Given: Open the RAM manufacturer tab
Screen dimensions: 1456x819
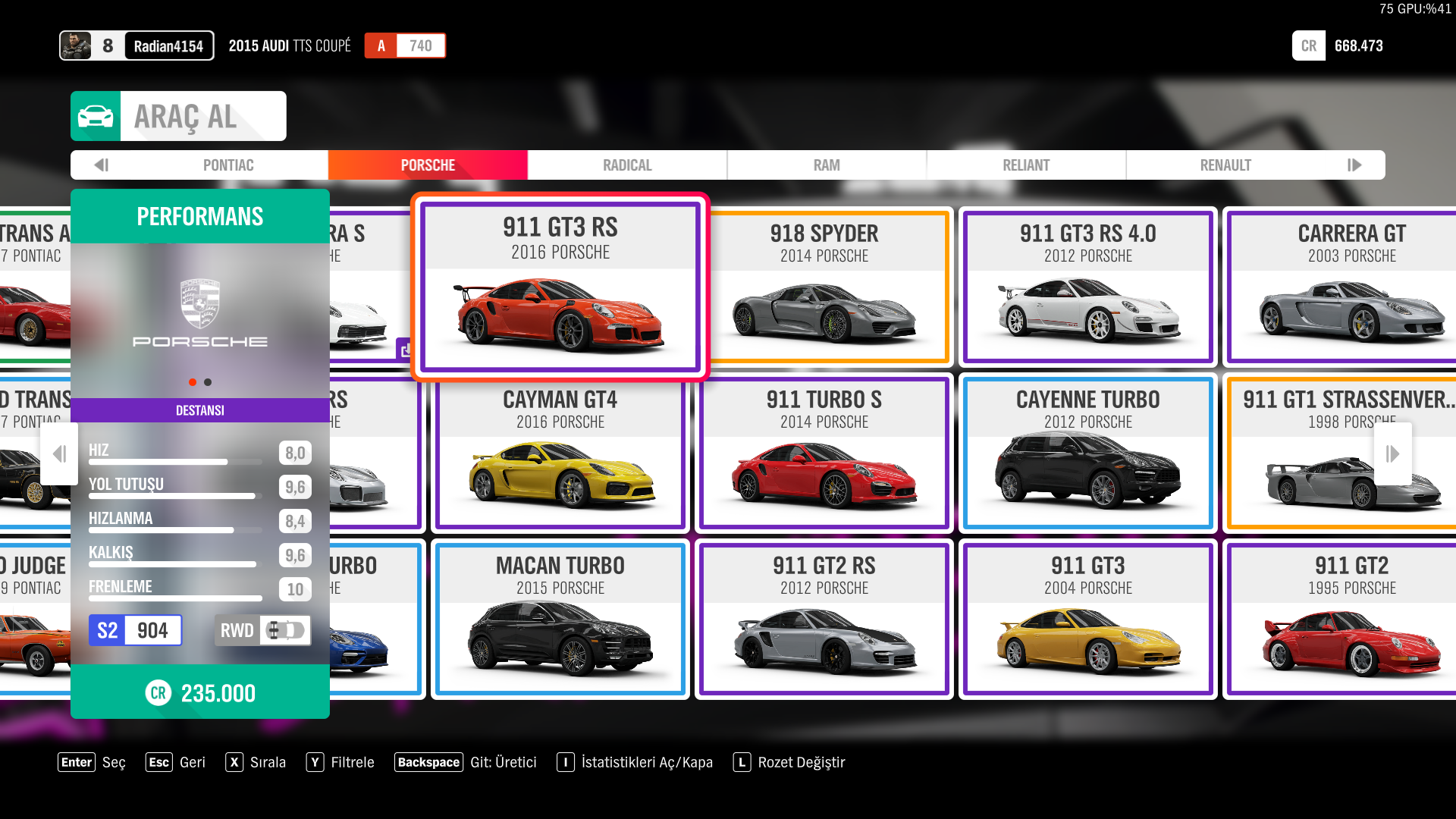Looking at the screenshot, I should point(827,165).
